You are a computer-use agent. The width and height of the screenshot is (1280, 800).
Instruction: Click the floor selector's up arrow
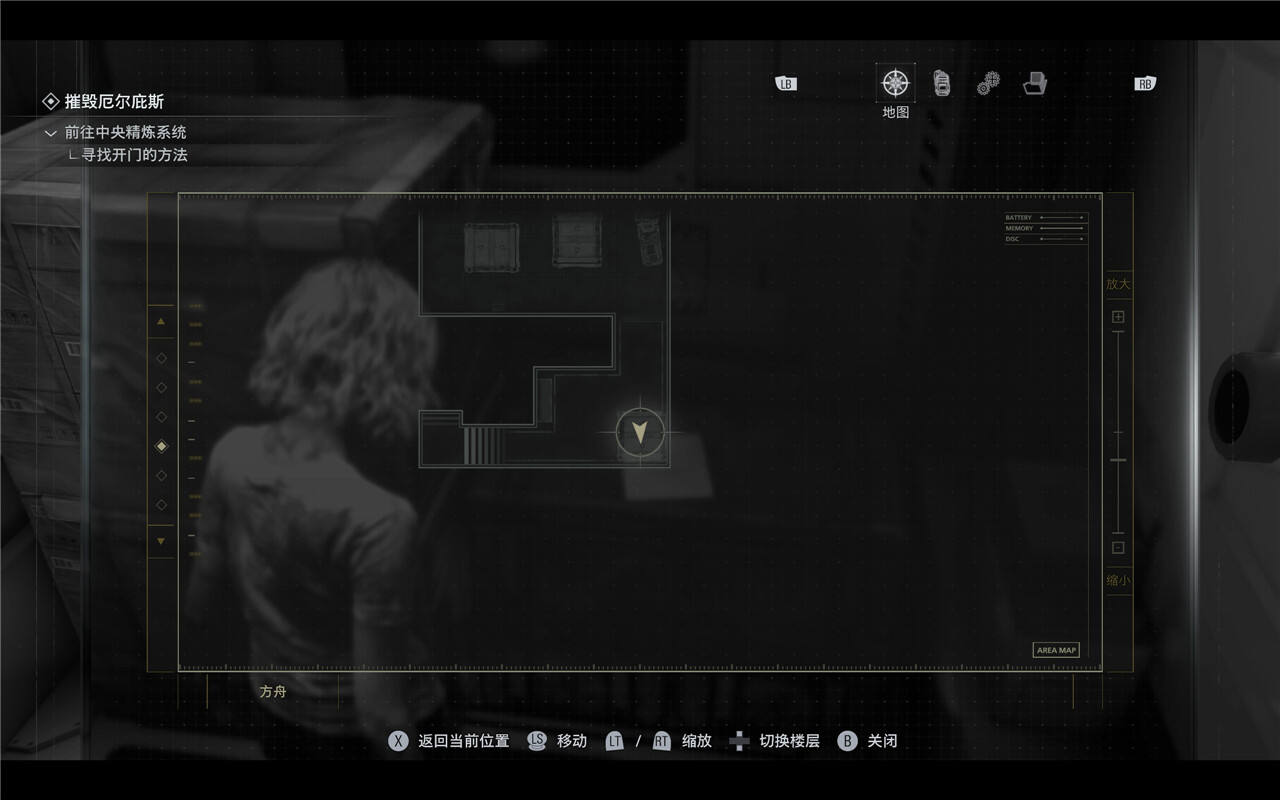pyautogui.click(x=161, y=322)
